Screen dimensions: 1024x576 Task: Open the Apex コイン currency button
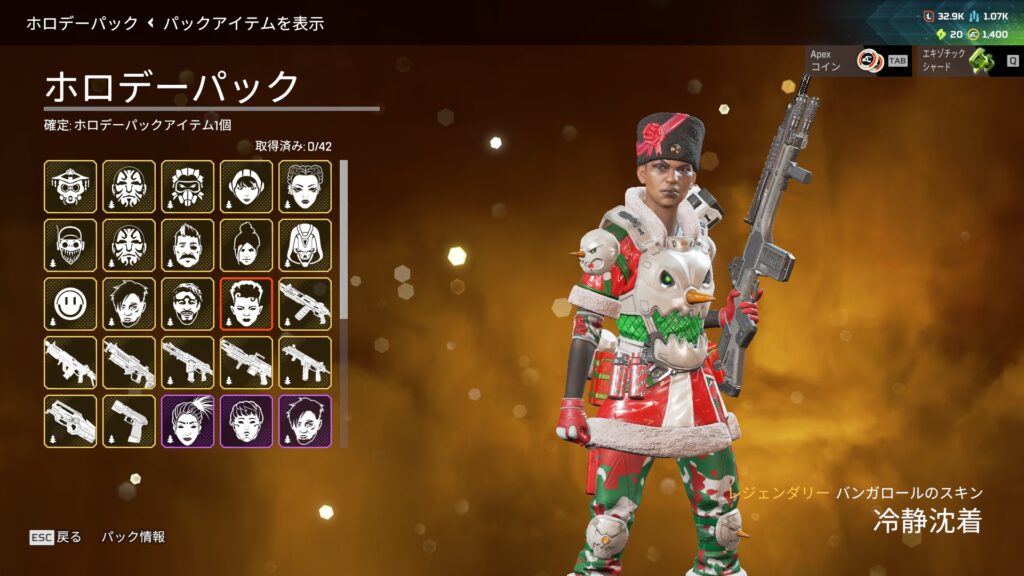(858, 61)
